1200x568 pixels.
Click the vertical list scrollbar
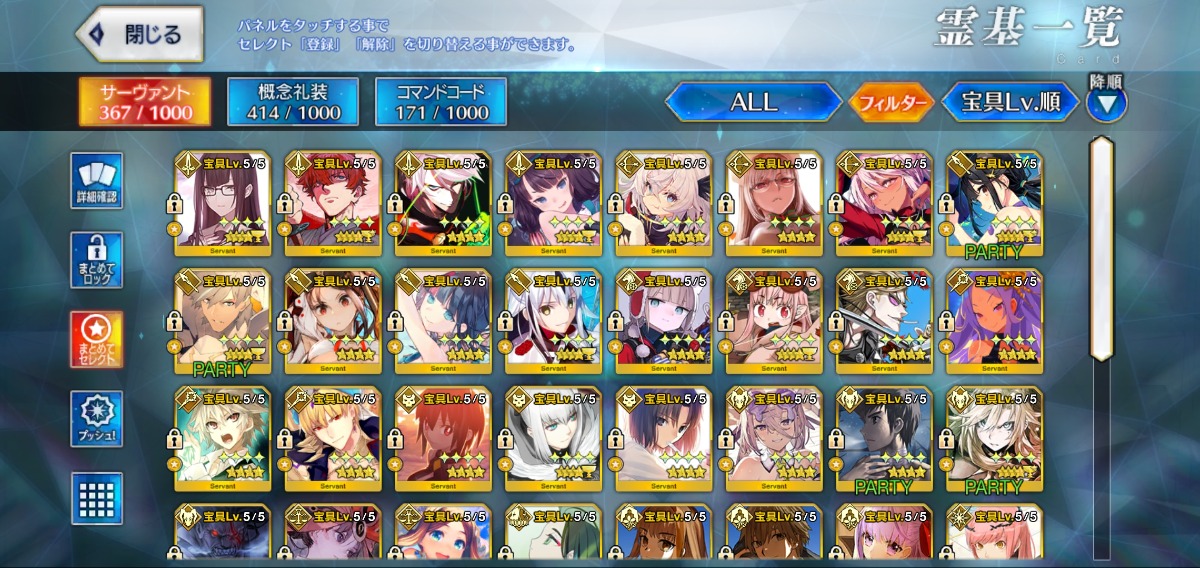(1101, 248)
